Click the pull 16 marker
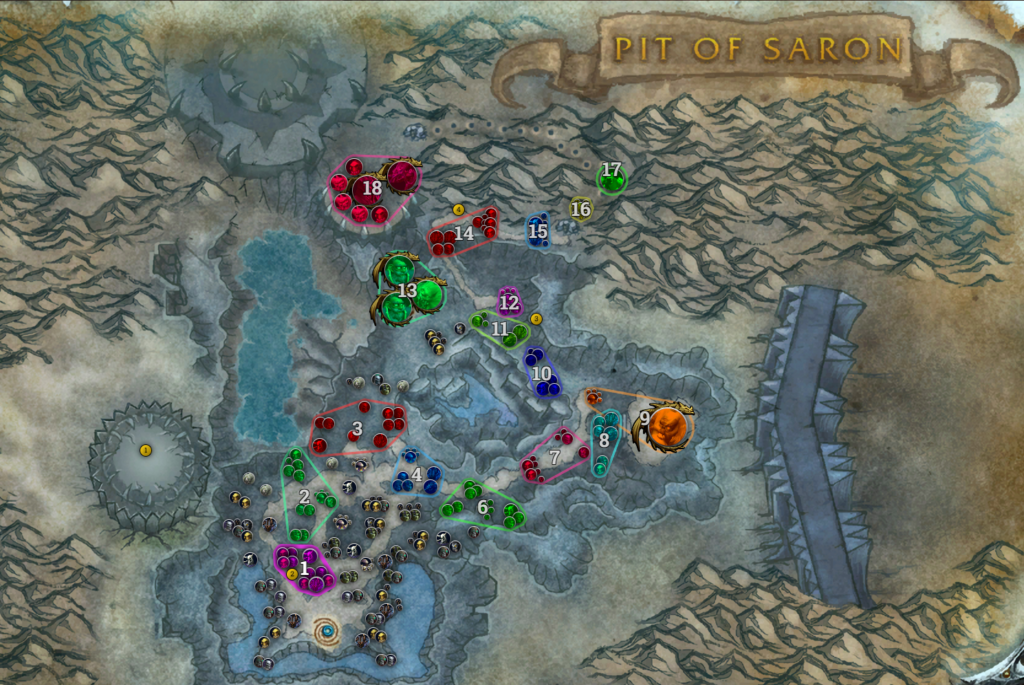Viewport: 1024px width, 685px height. [581, 209]
